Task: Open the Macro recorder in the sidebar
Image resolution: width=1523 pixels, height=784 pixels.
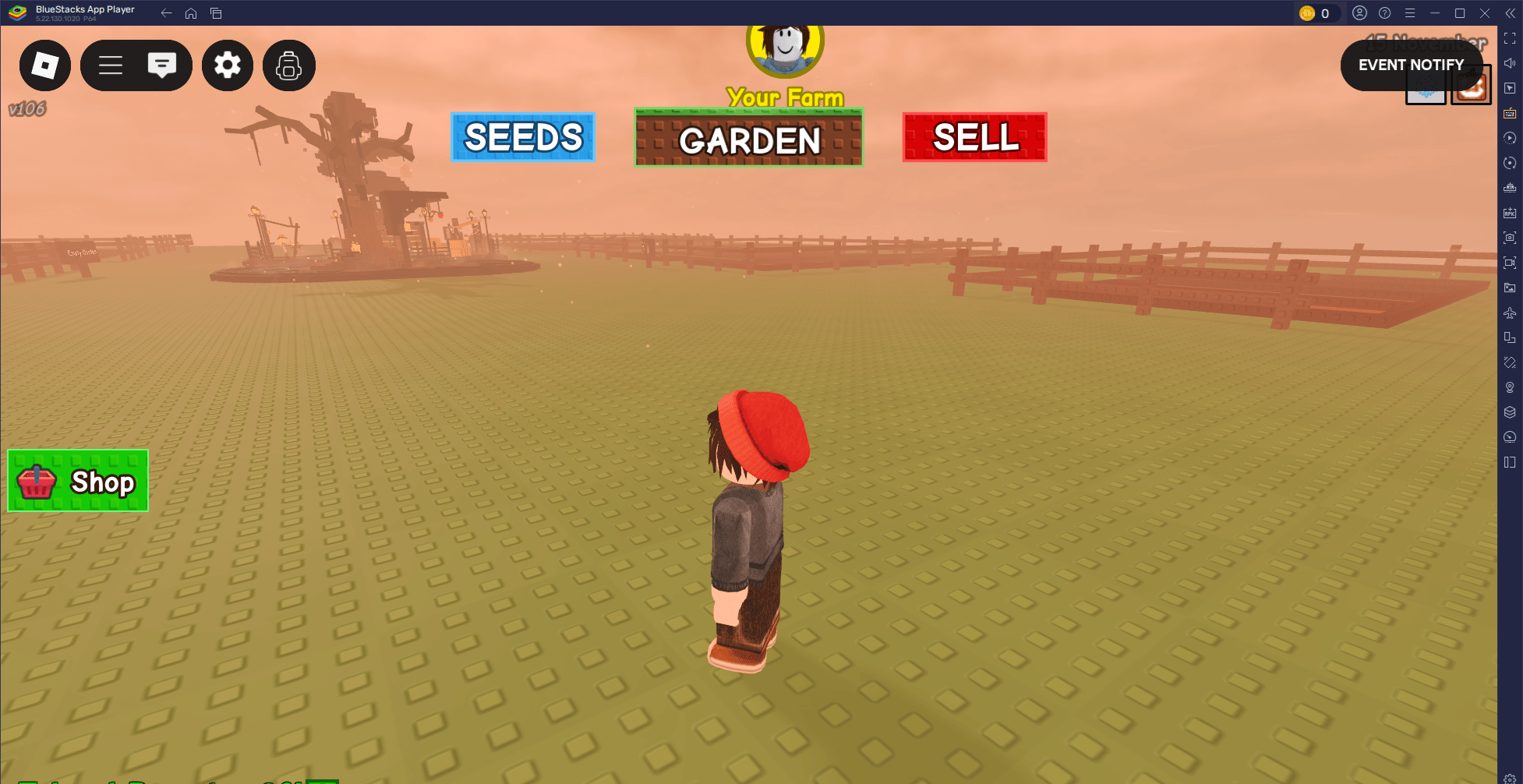Action: (1510, 138)
